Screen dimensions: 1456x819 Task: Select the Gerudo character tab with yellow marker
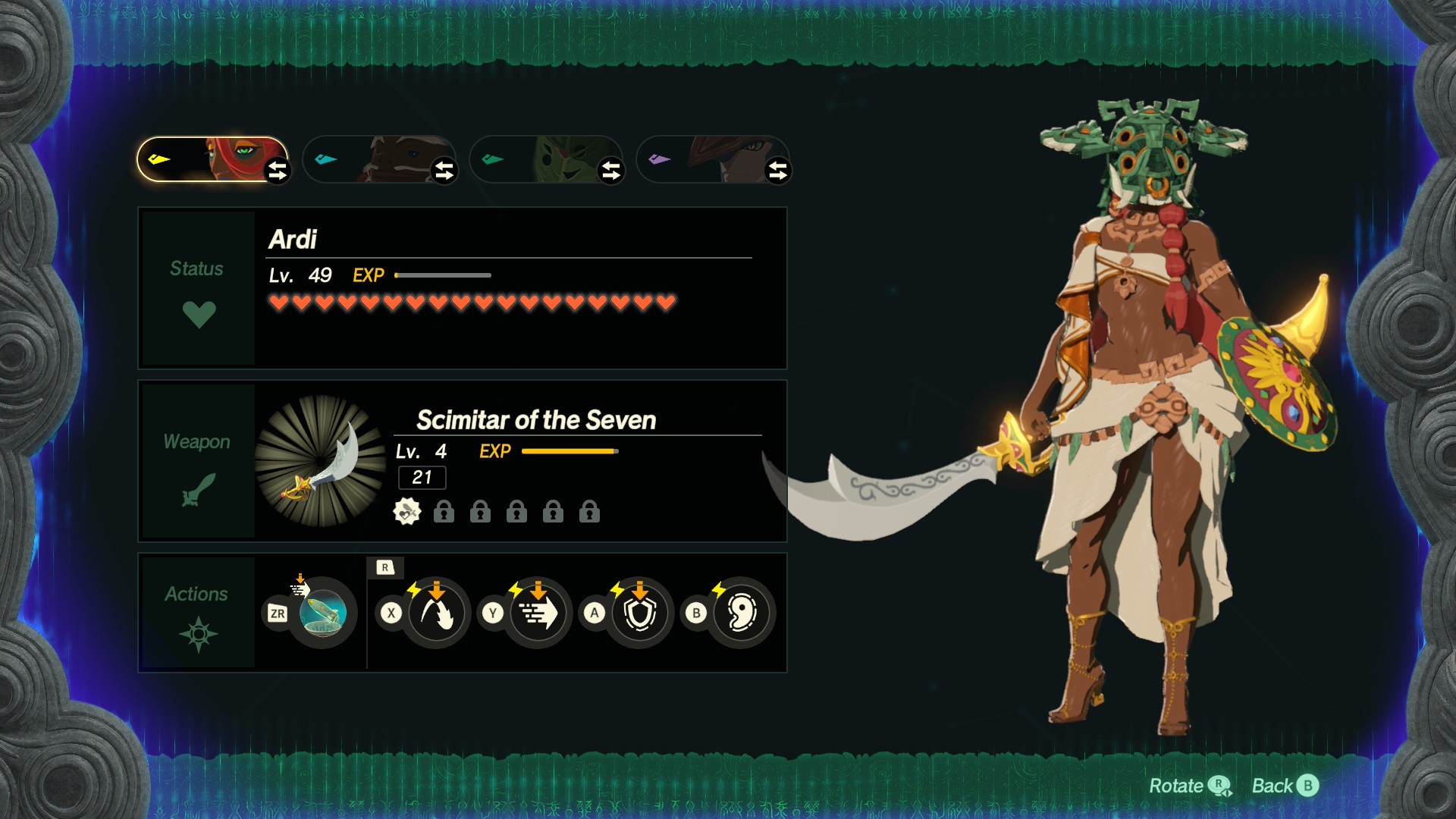tap(203, 159)
